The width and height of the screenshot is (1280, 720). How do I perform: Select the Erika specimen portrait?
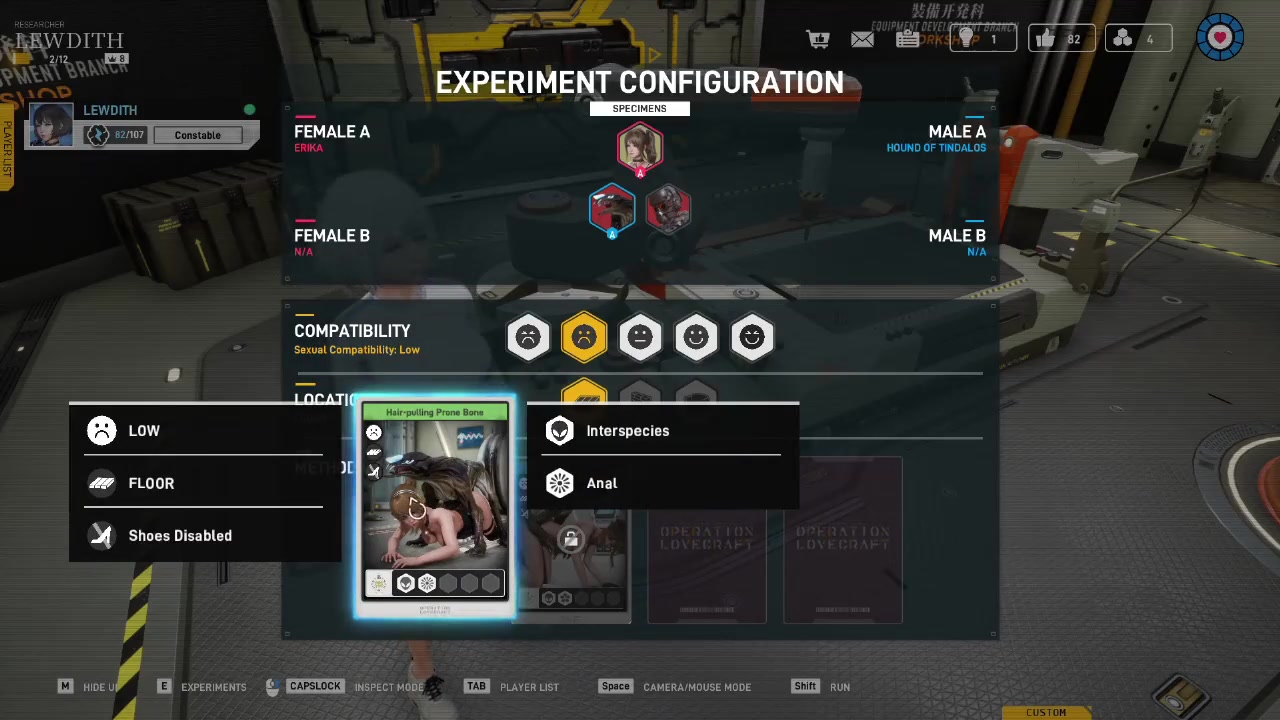pos(640,148)
